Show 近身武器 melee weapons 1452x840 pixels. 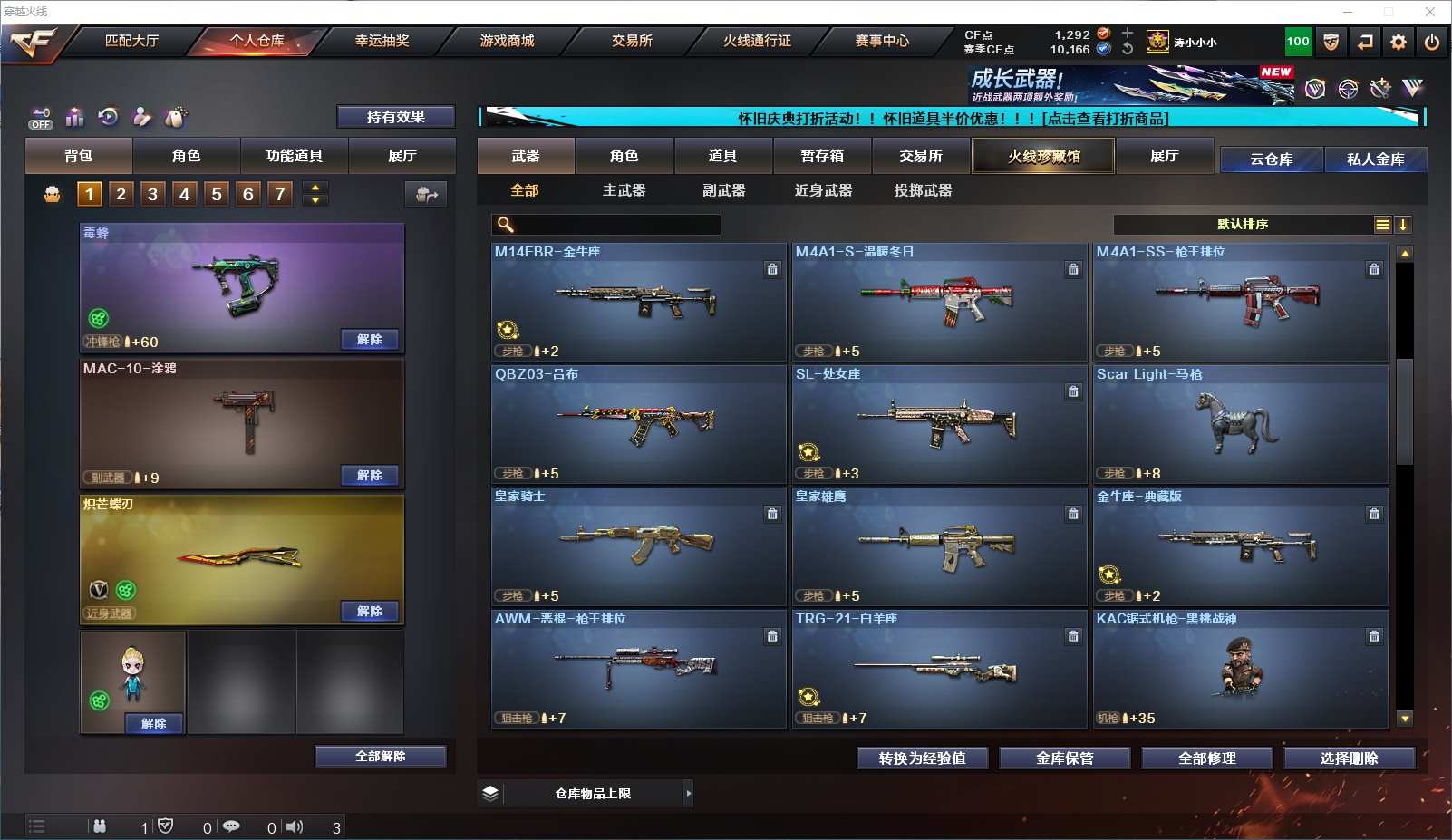(x=823, y=190)
